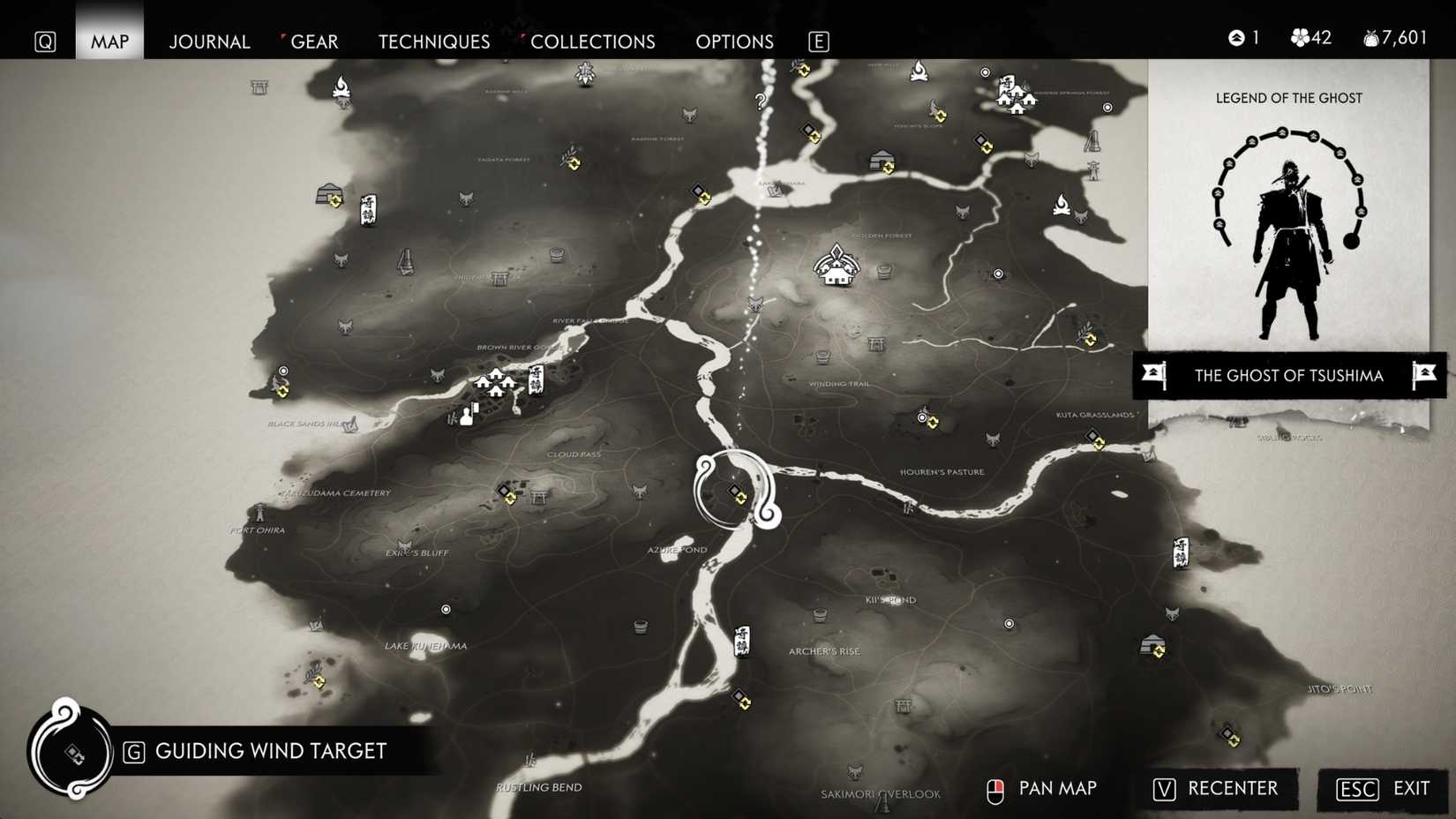Image resolution: width=1456 pixels, height=819 pixels.
Task: Click EXIT to leave the map
Action: 1409,789
